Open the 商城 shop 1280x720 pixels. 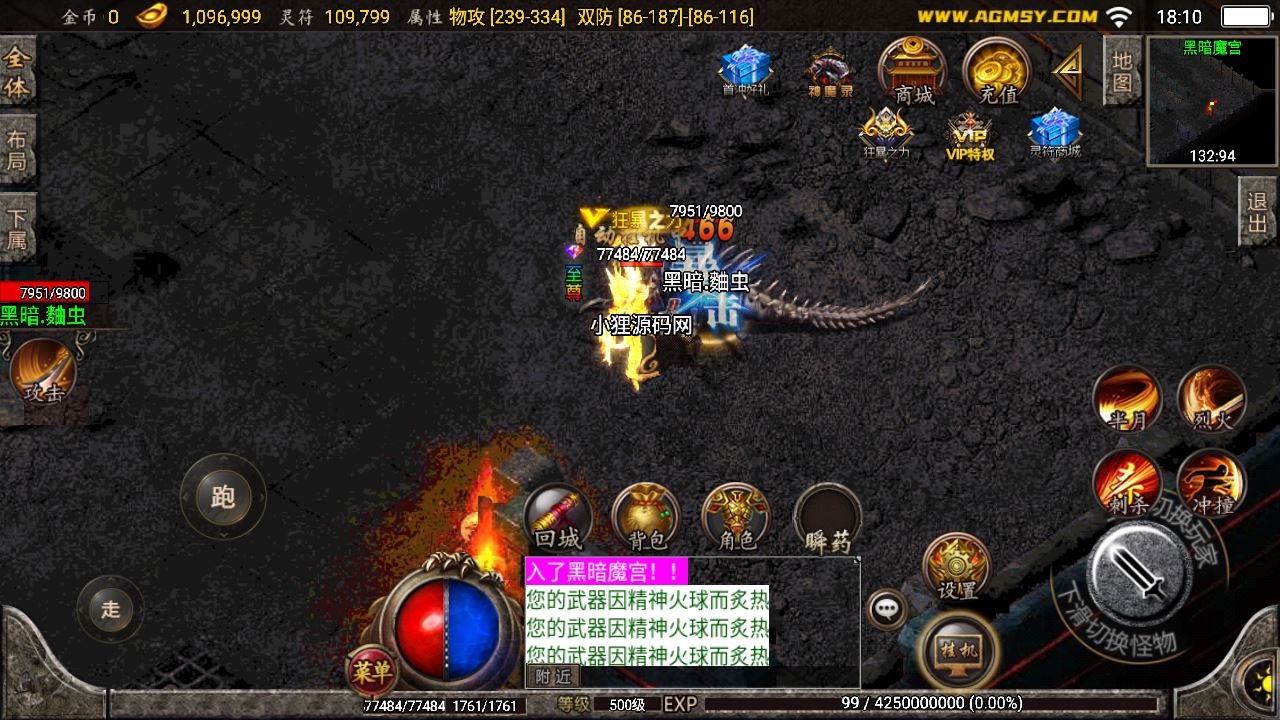912,71
